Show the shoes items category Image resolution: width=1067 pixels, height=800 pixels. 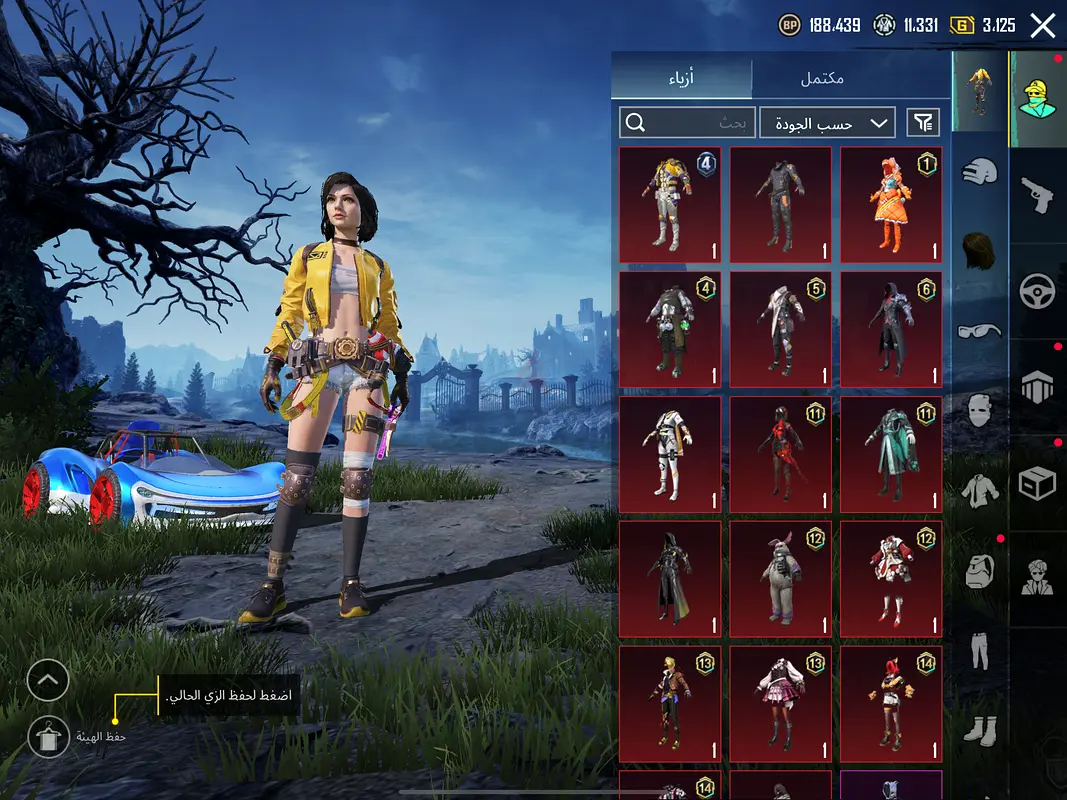point(980,730)
